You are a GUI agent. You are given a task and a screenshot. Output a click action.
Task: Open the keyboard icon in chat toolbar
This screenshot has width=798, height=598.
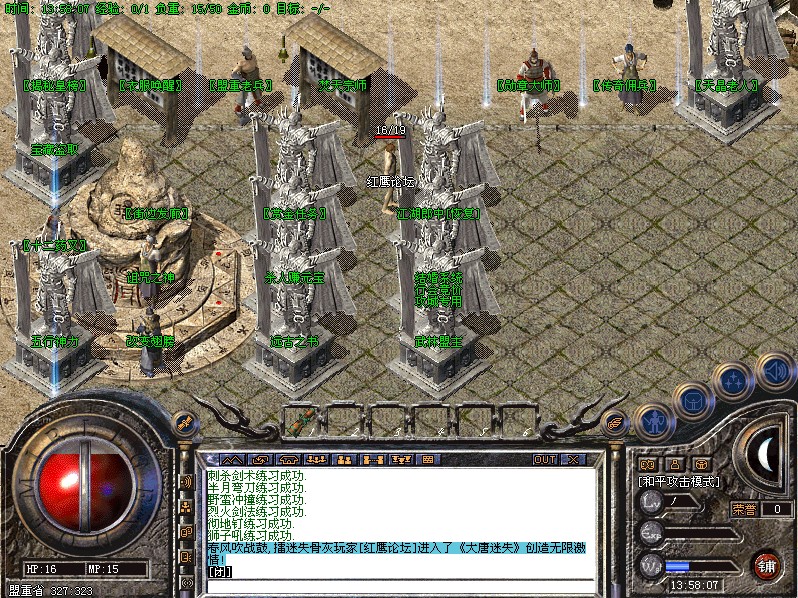coord(427,459)
